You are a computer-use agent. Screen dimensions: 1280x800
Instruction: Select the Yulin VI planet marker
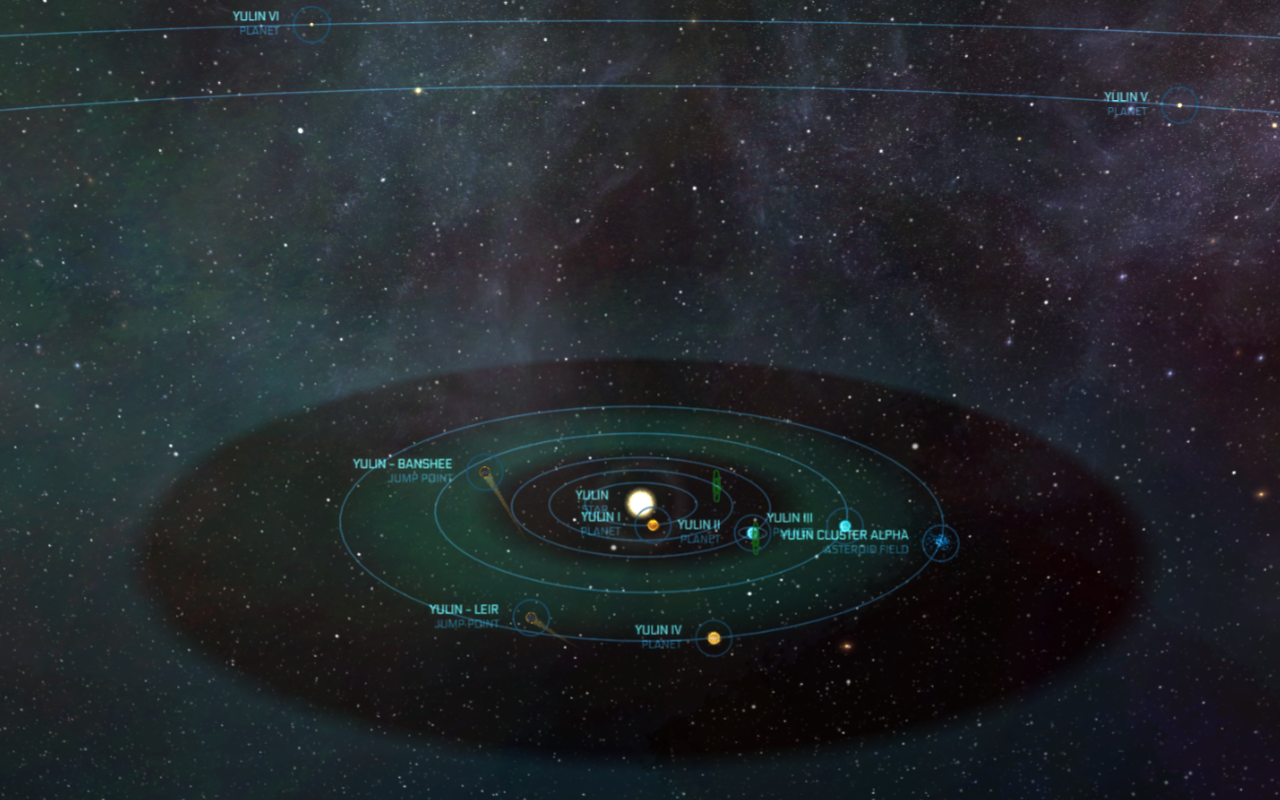(x=312, y=24)
